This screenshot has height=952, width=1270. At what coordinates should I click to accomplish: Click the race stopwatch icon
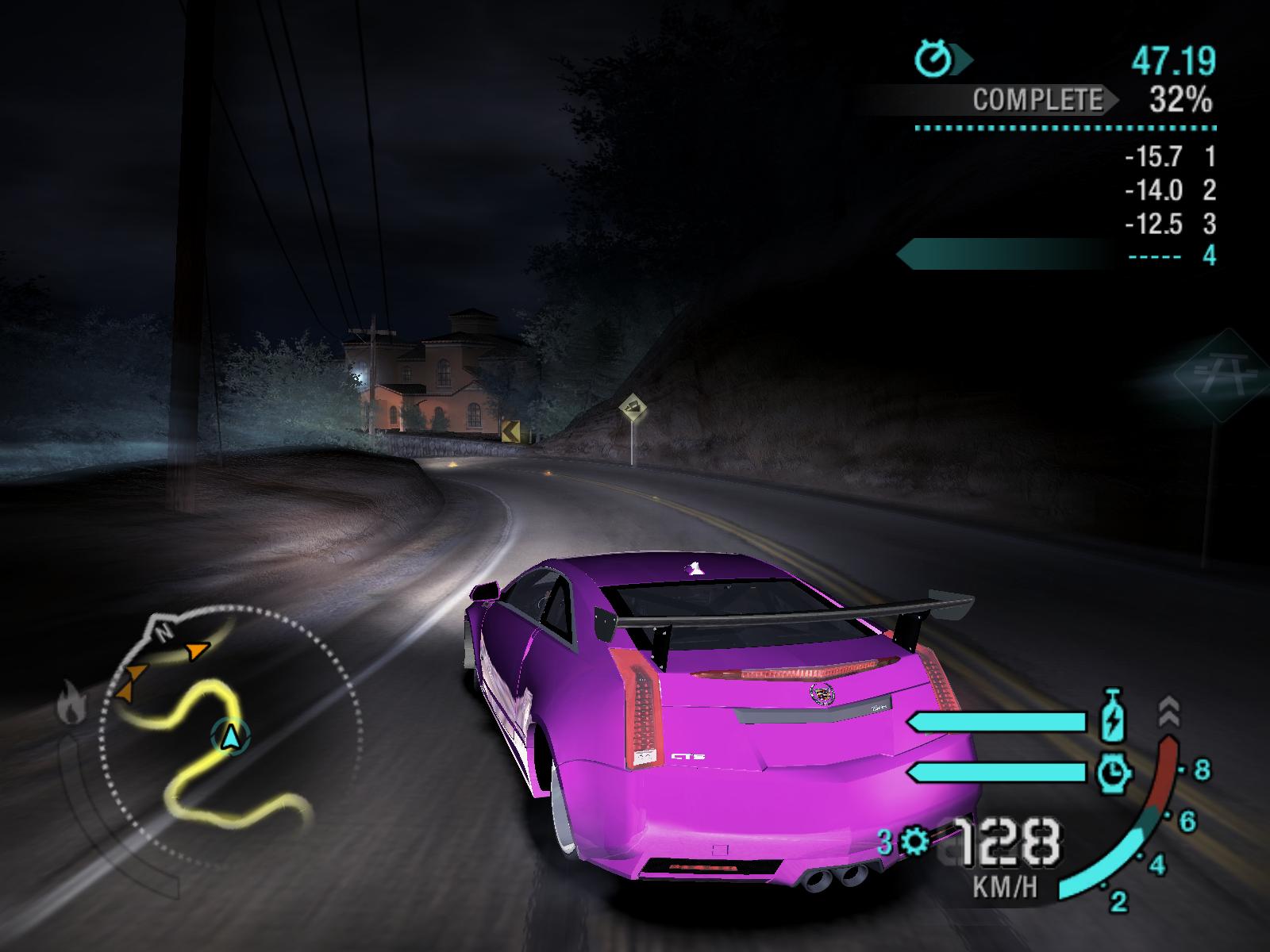point(933,59)
